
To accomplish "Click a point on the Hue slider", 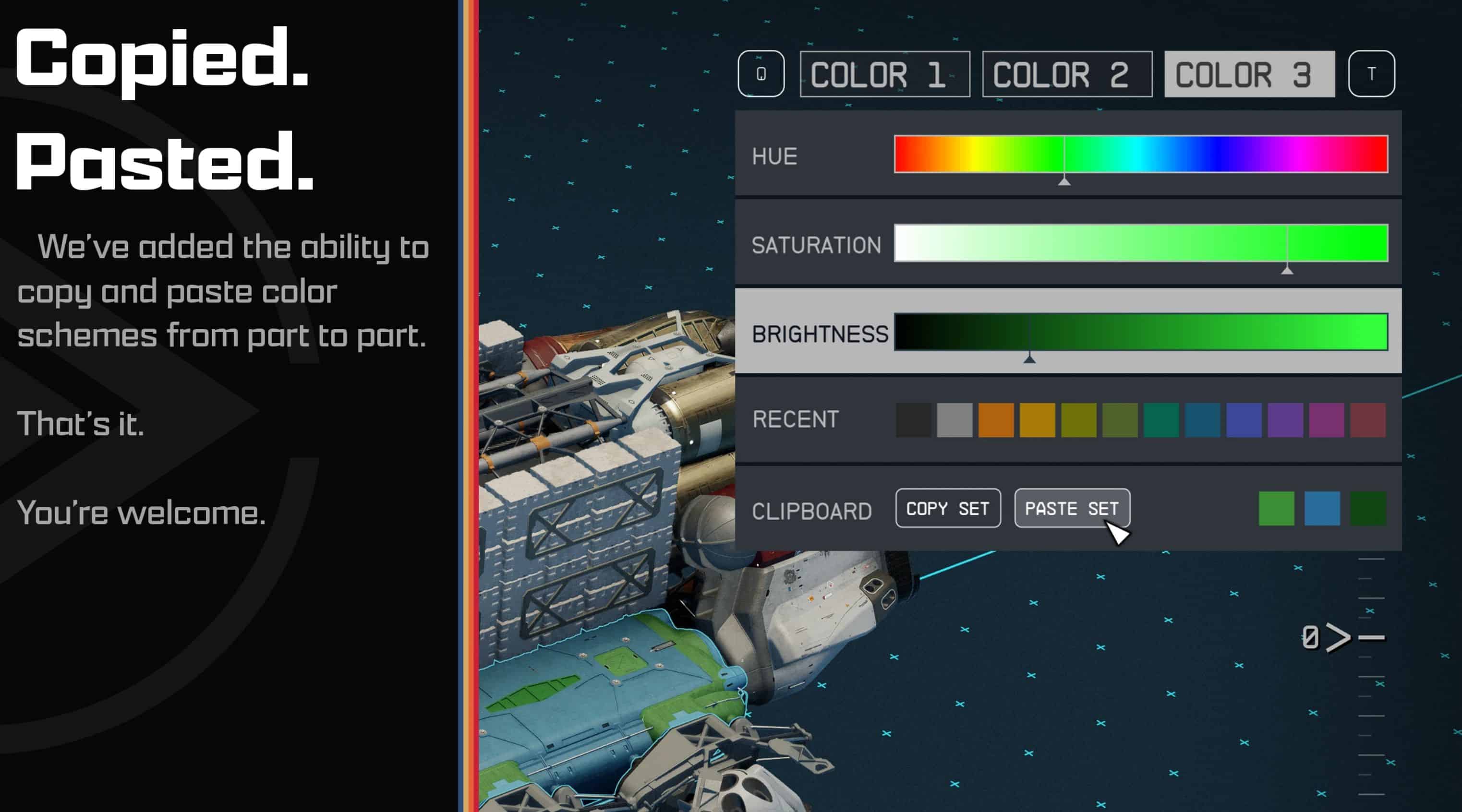I will (1141, 154).
